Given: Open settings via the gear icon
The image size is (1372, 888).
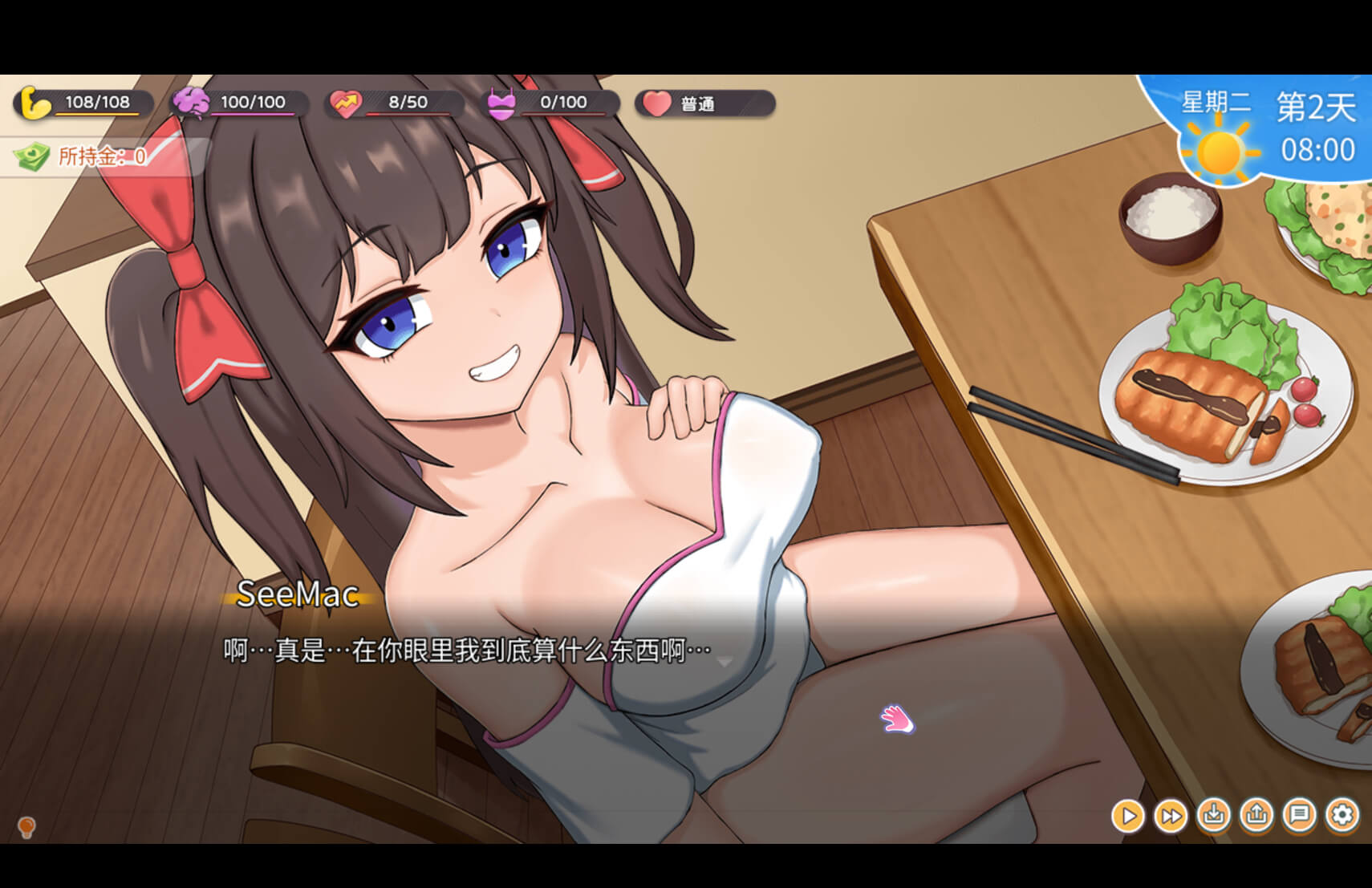Looking at the screenshot, I should tap(1342, 816).
